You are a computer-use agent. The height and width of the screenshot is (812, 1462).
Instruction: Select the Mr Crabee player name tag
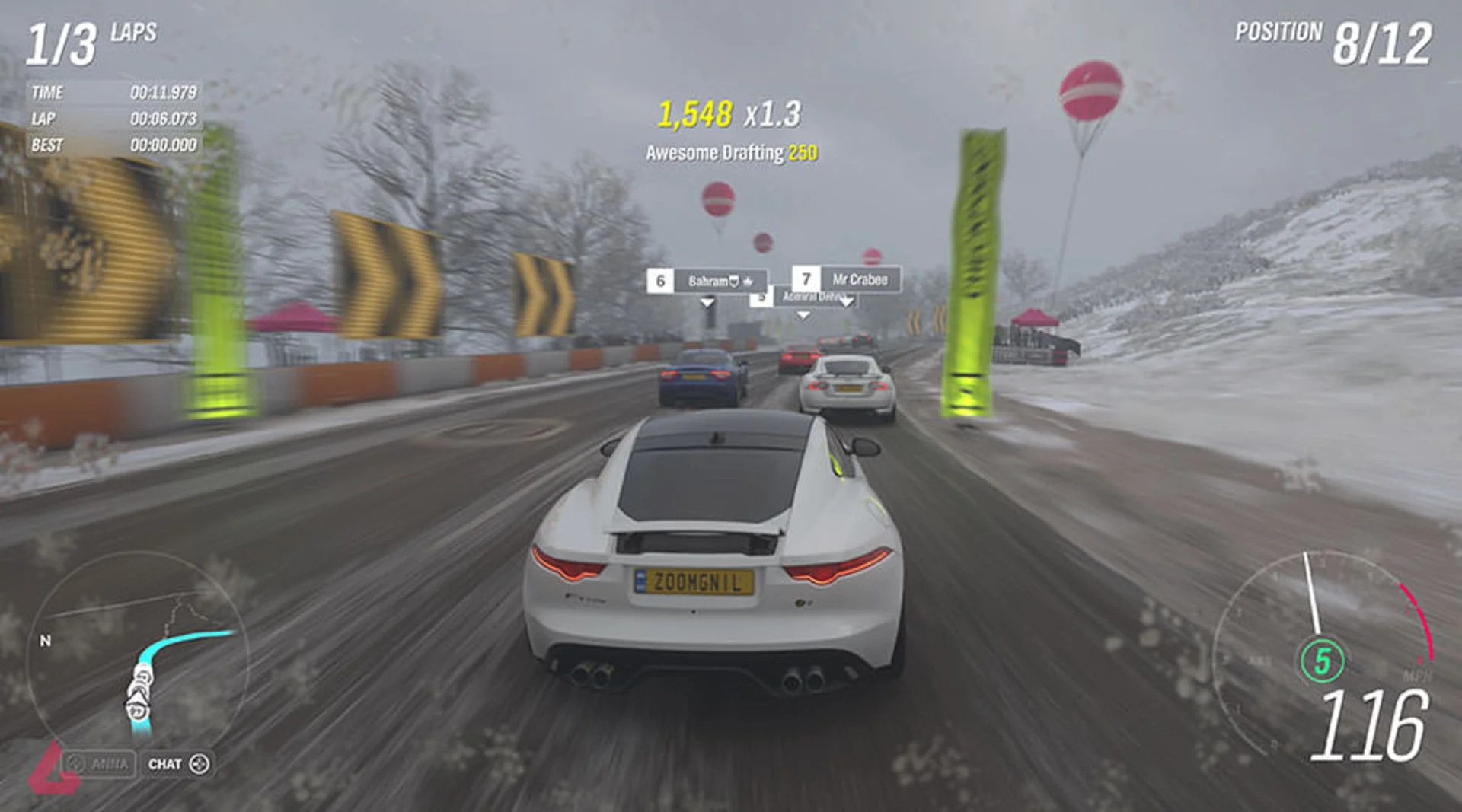(x=847, y=279)
